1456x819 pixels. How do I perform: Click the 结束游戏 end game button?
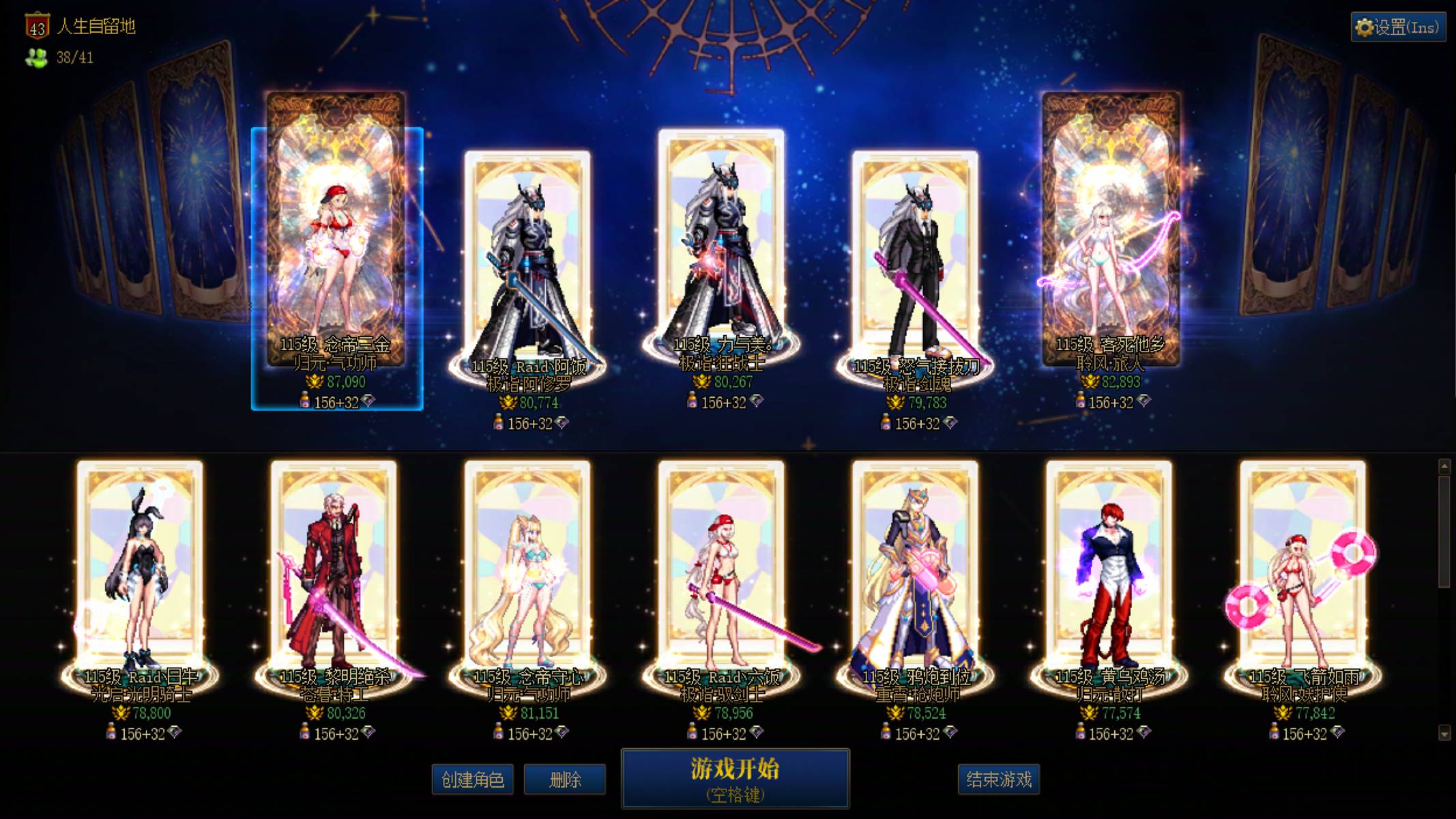click(1000, 779)
